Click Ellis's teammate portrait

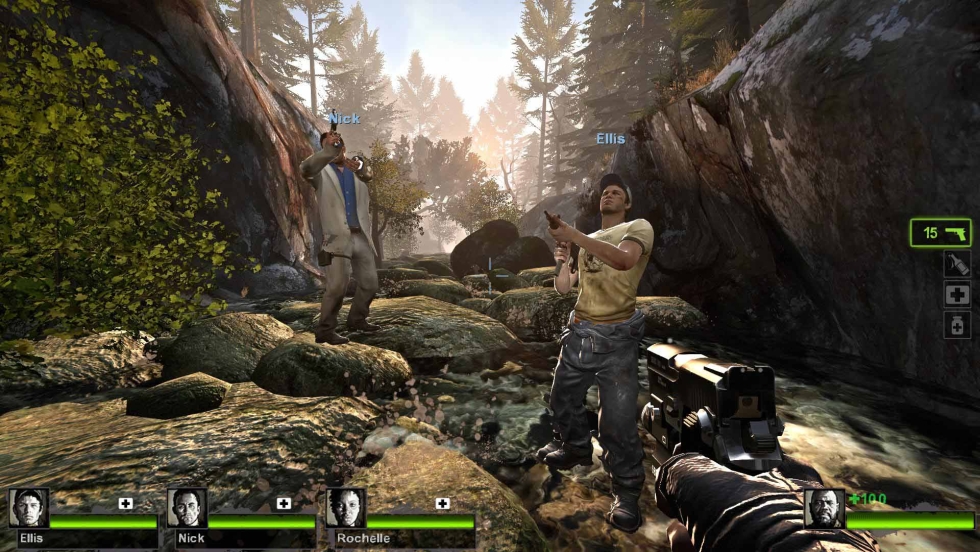(28, 508)
